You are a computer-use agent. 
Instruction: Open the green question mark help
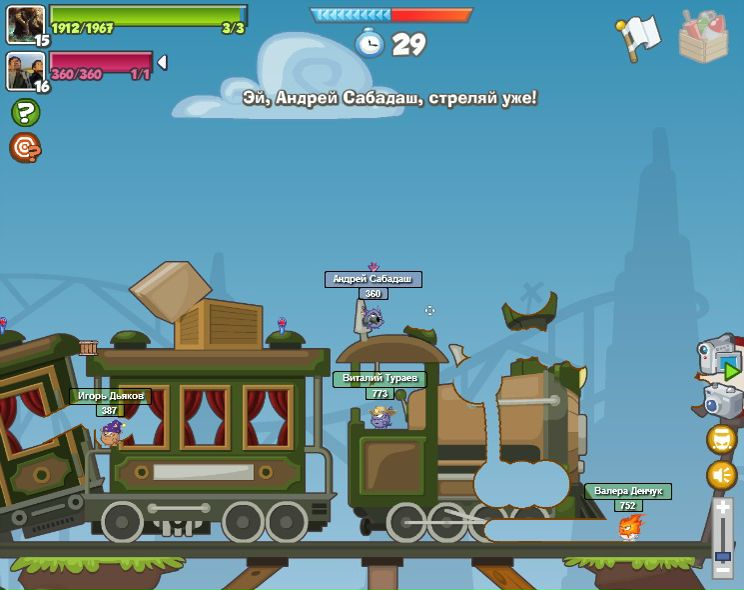pos(25,112)
